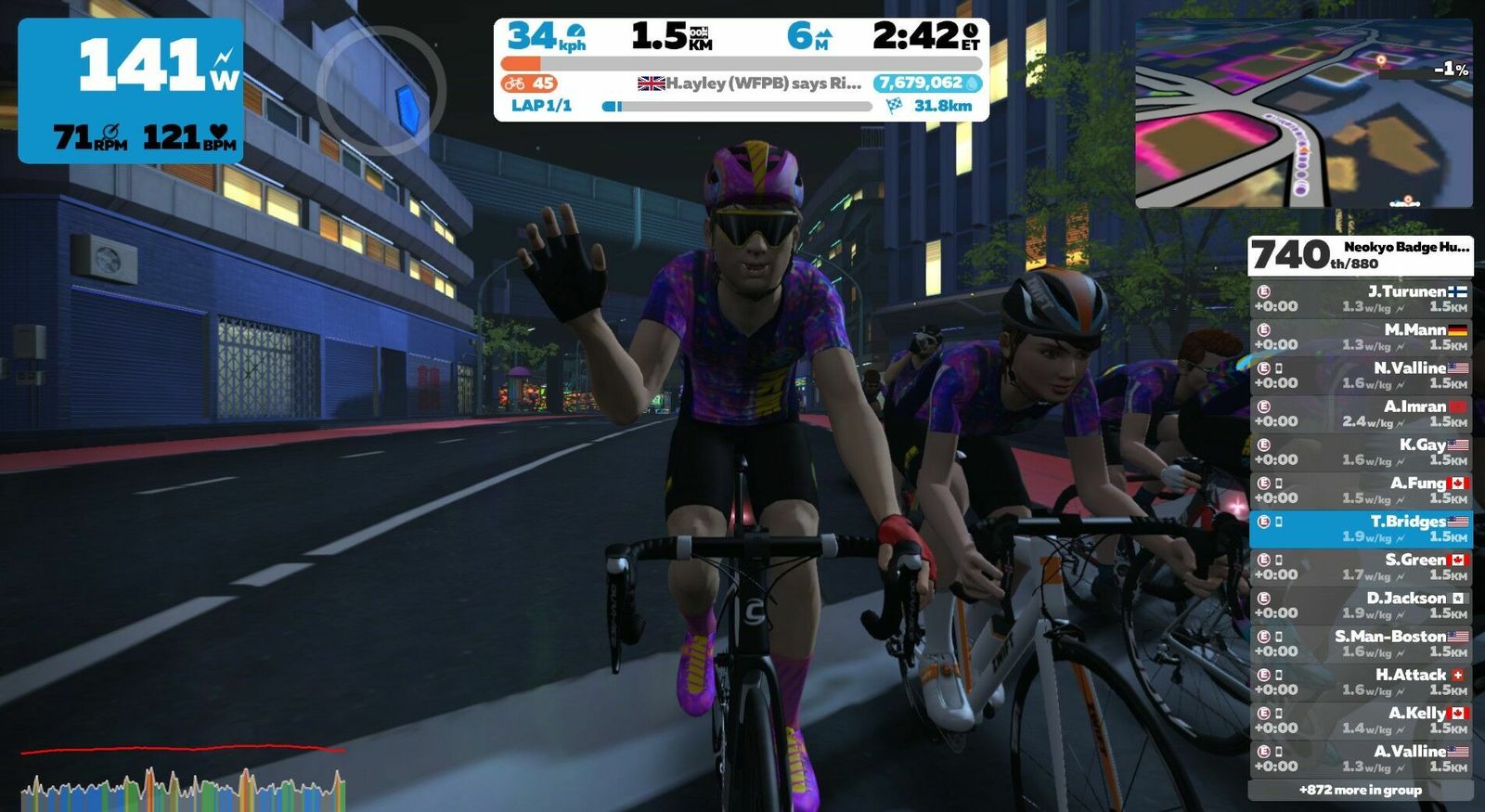1485x812 pixels.
Task: Select D.Jackson's rider entry
Action: (1360, 605)
